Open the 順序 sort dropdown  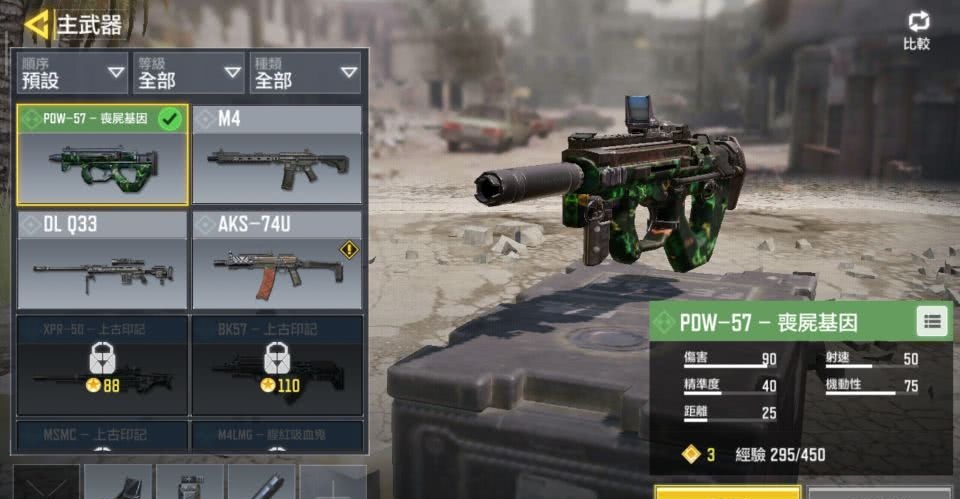73,73
